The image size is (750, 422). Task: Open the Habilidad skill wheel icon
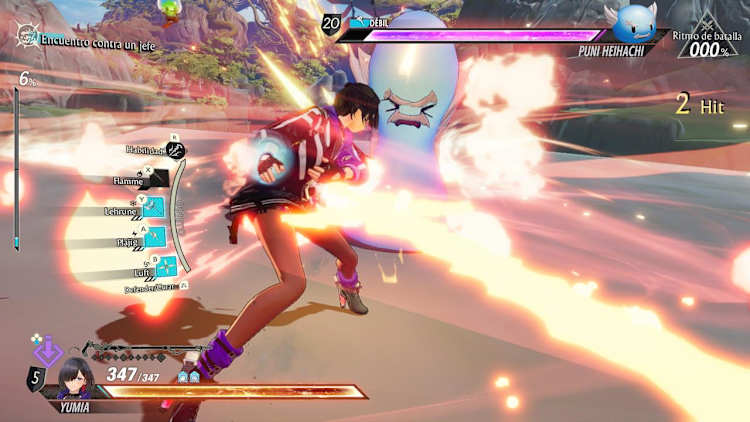pyautogui.click(x=176, y=151)
